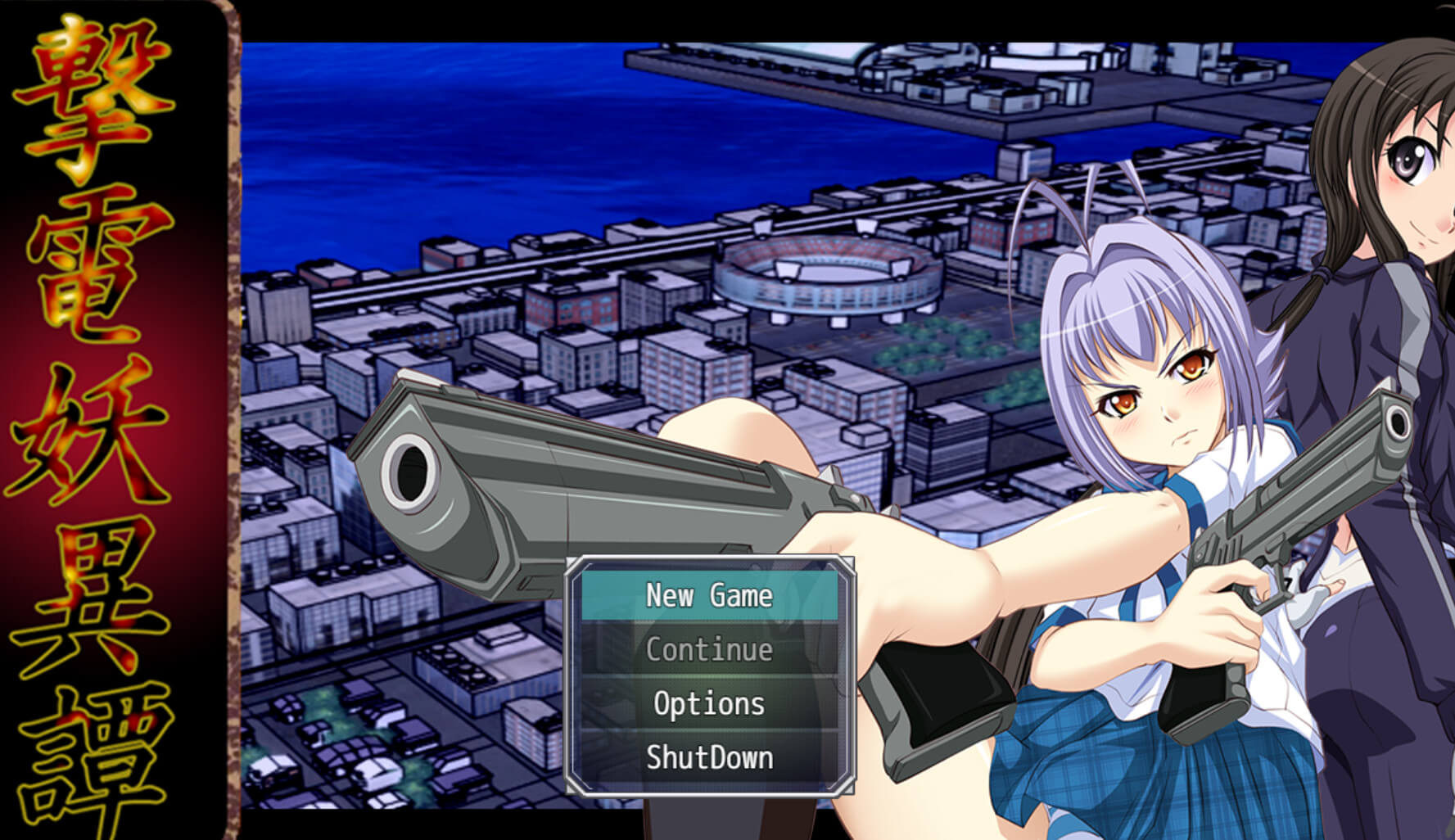Choose ShutDown to exit the game
The width and height of the screenshot is (1455, 840).
[x=709, y=758]
